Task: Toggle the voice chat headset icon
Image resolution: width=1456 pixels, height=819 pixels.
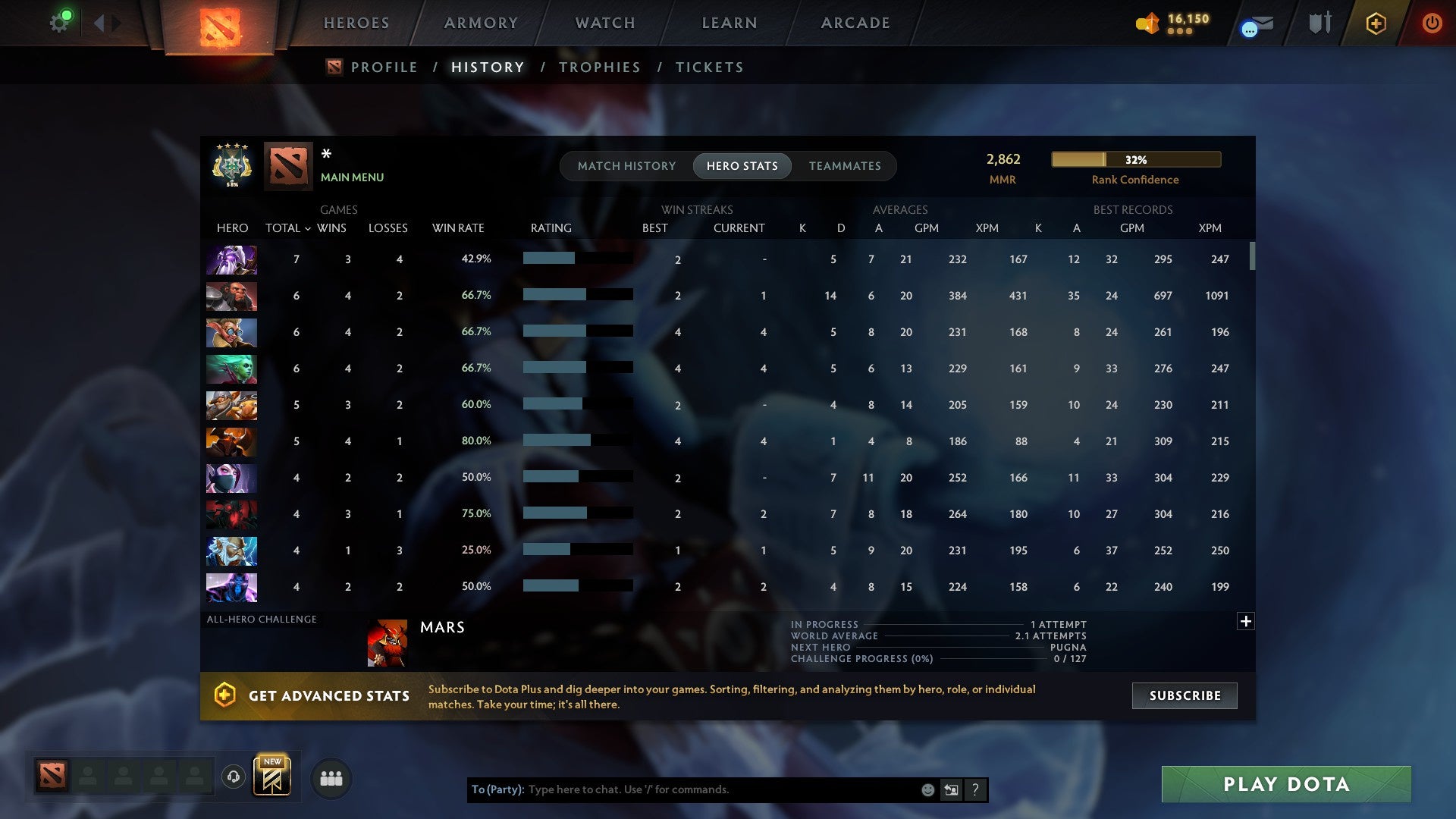Action: pos(233,777)
